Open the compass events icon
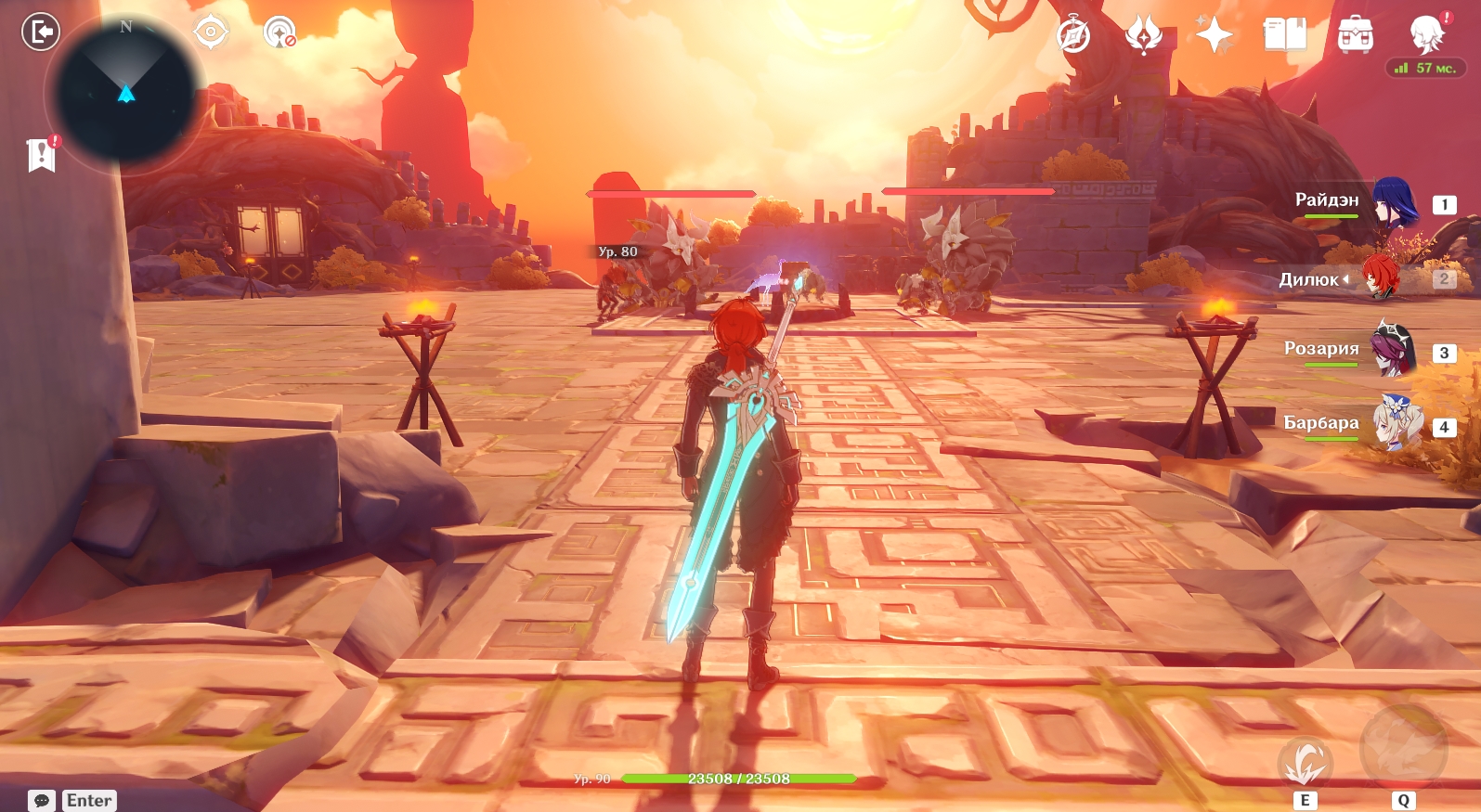Screen dimensions: 1481x812 [1074, 36]
